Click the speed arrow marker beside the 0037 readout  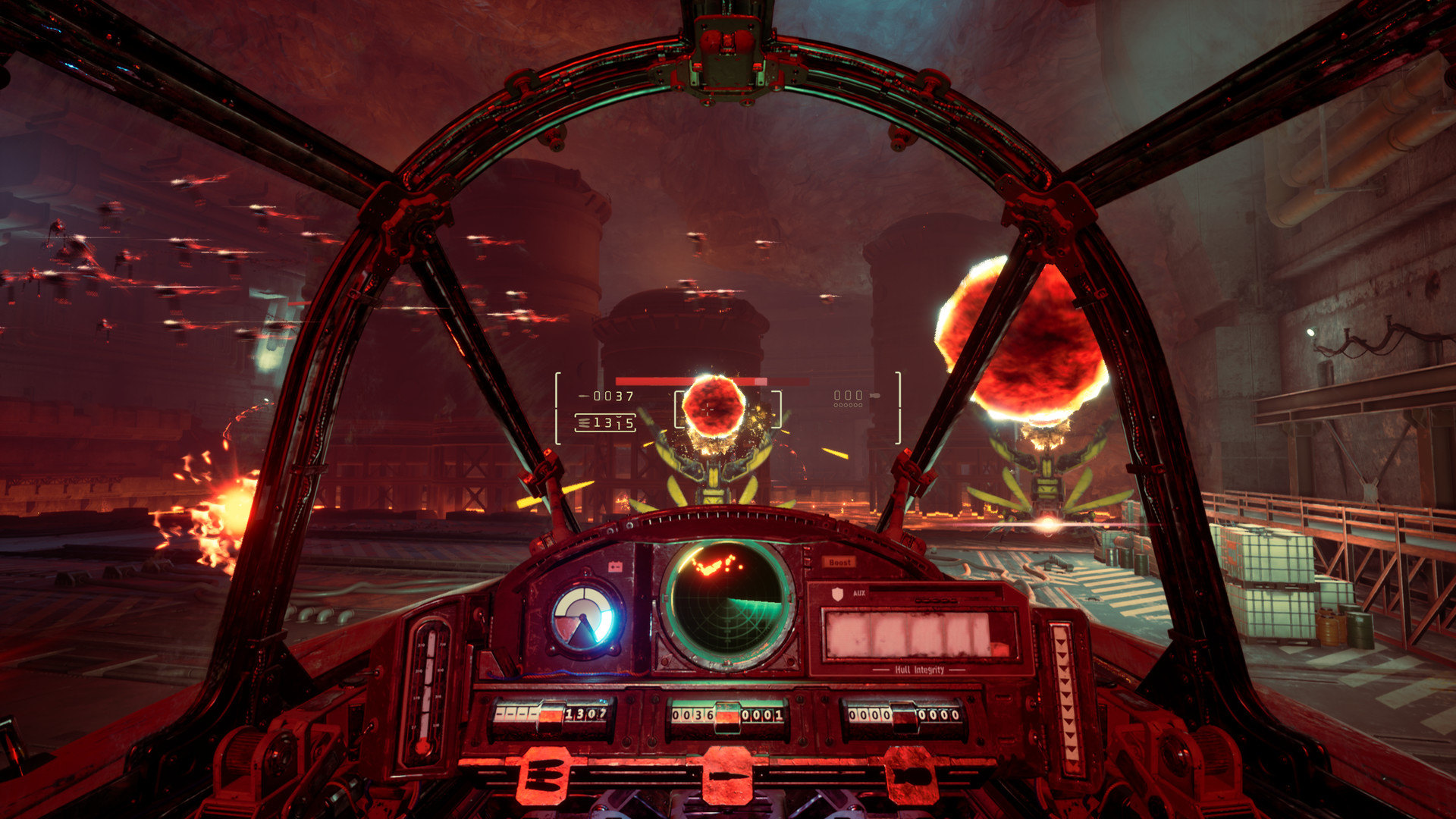[584, 395]
